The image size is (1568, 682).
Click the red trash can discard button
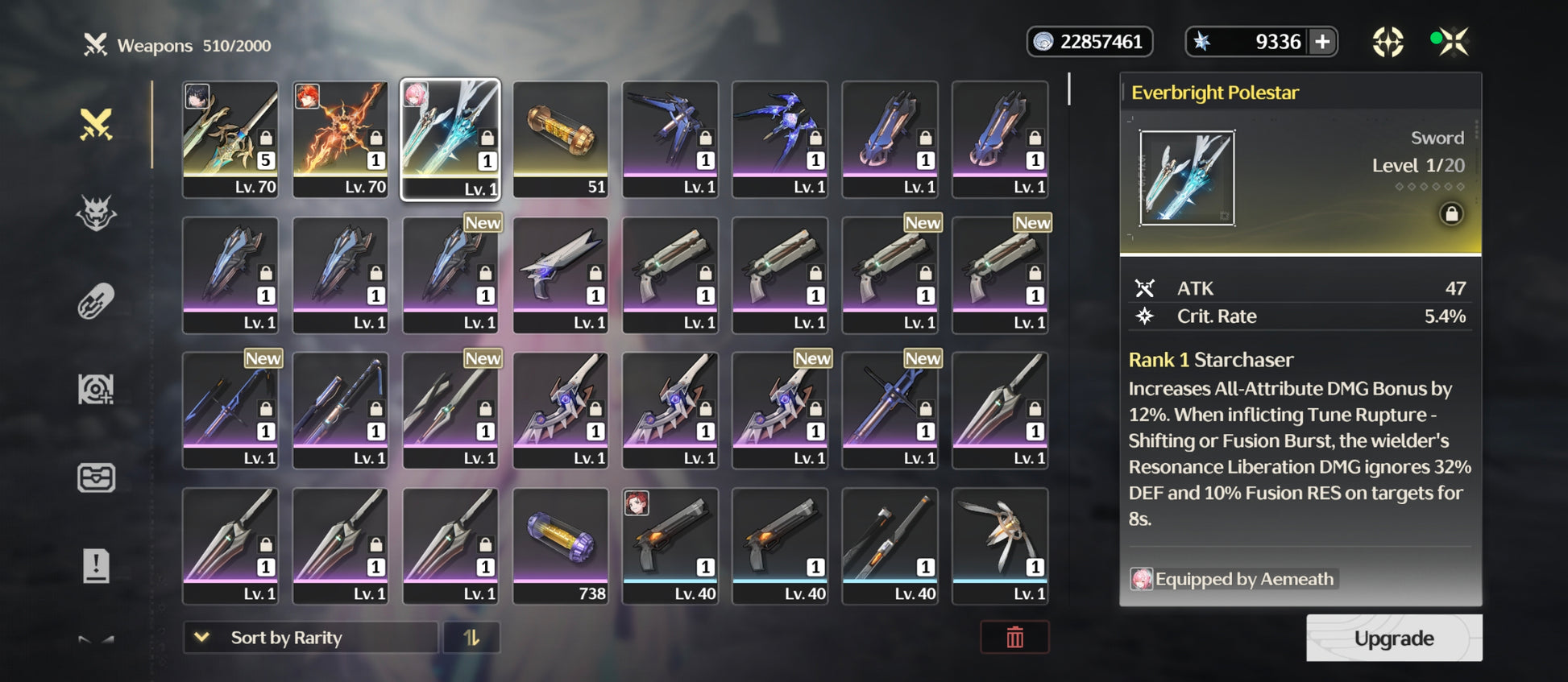1014,638
